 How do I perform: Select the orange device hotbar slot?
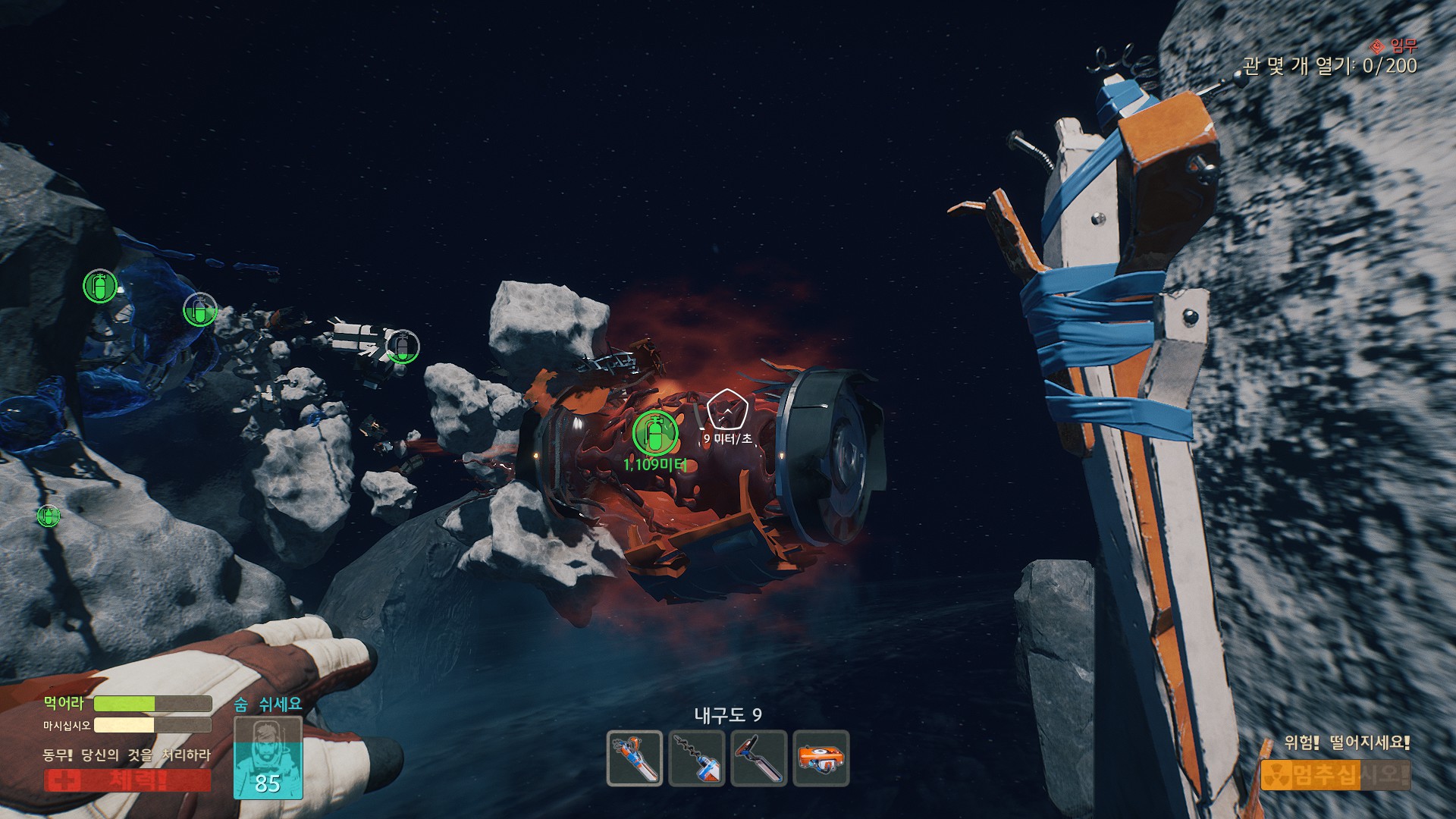click(x=821, y=758)
